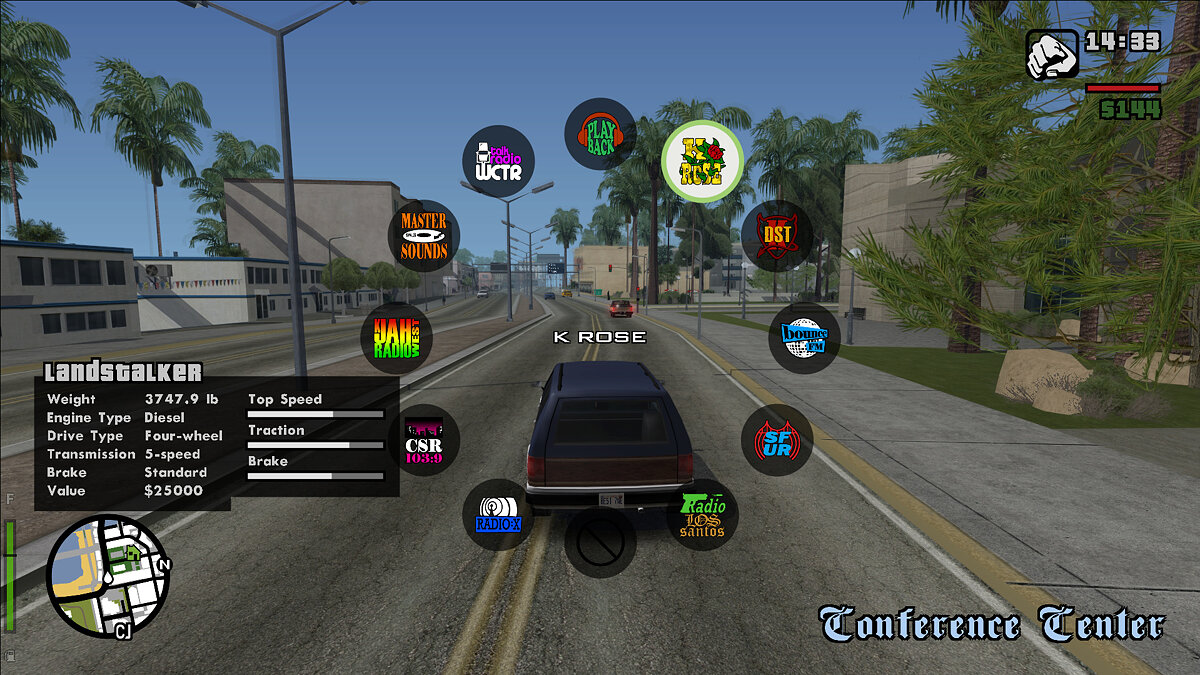
Task: Select the SF-UR radio station
Action: tap(777, 440)
